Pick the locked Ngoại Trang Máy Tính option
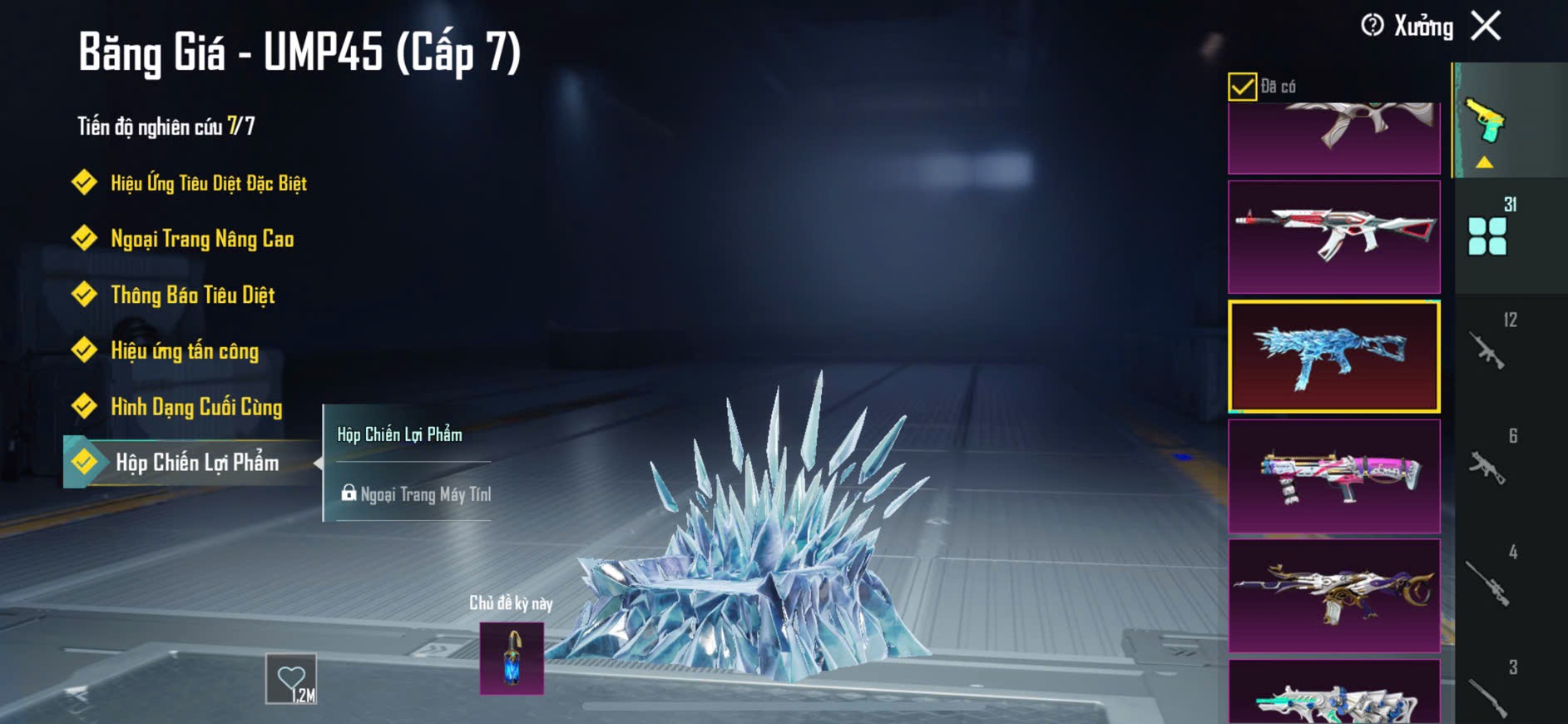 click(x=416, y=493)
